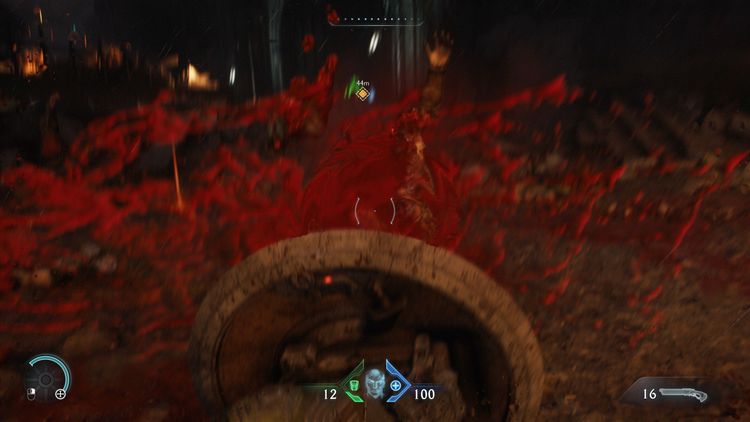Viewport: 750px width, 422px height.
Task: Select the character face portrait
Action: coord(374,383)
